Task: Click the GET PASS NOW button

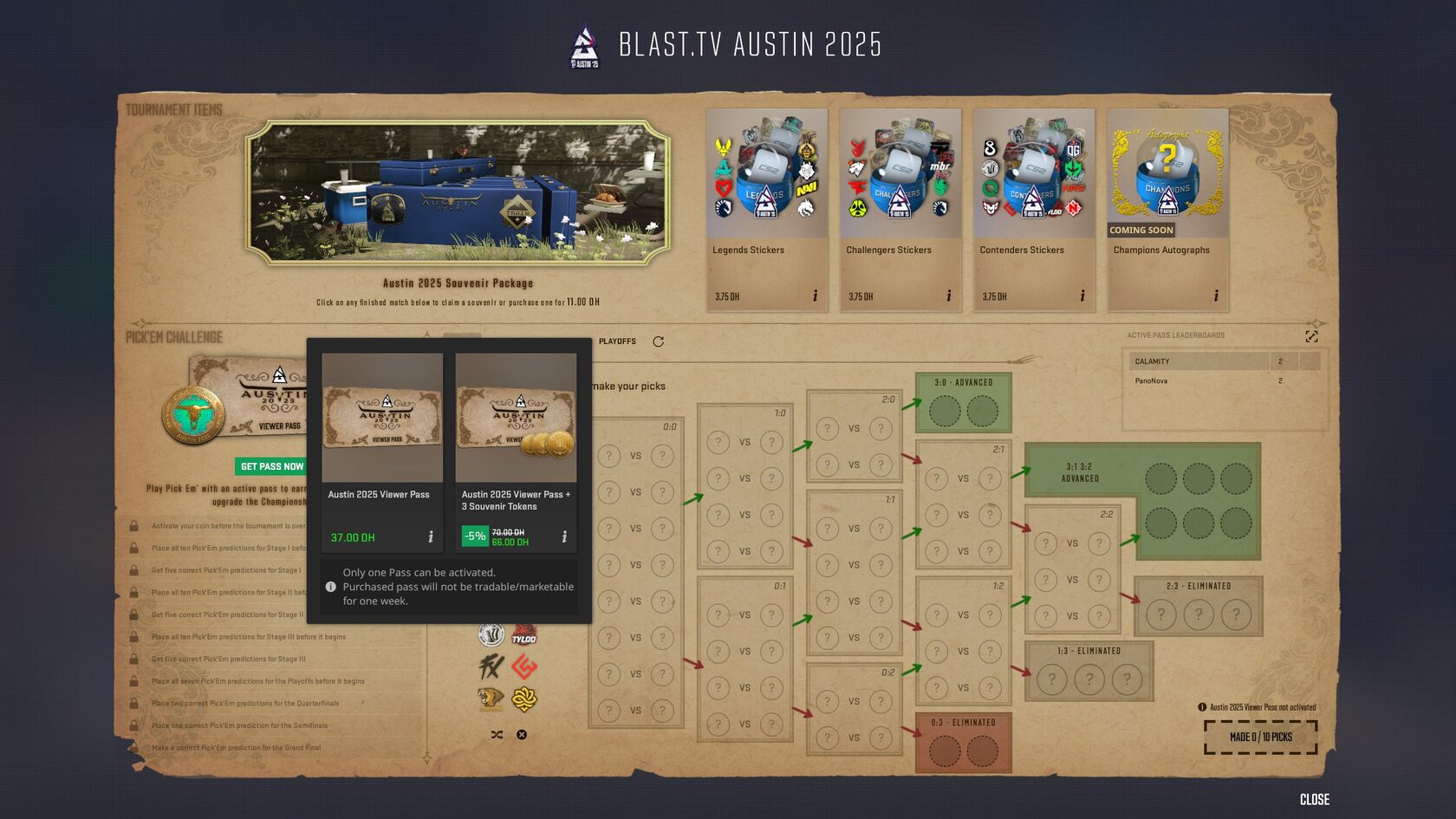Action: (271, 466)
